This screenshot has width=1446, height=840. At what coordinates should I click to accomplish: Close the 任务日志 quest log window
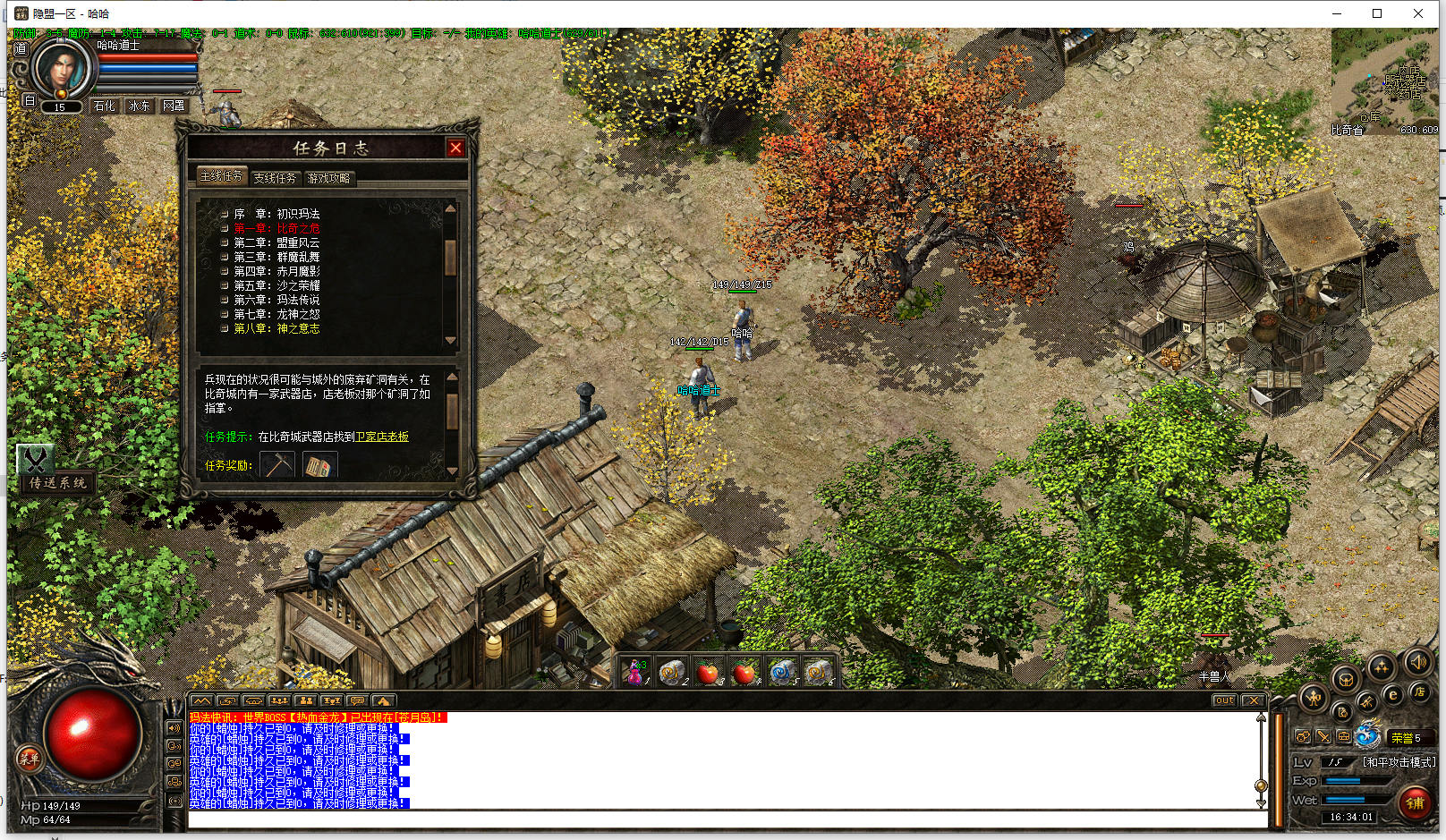point(455,148)
